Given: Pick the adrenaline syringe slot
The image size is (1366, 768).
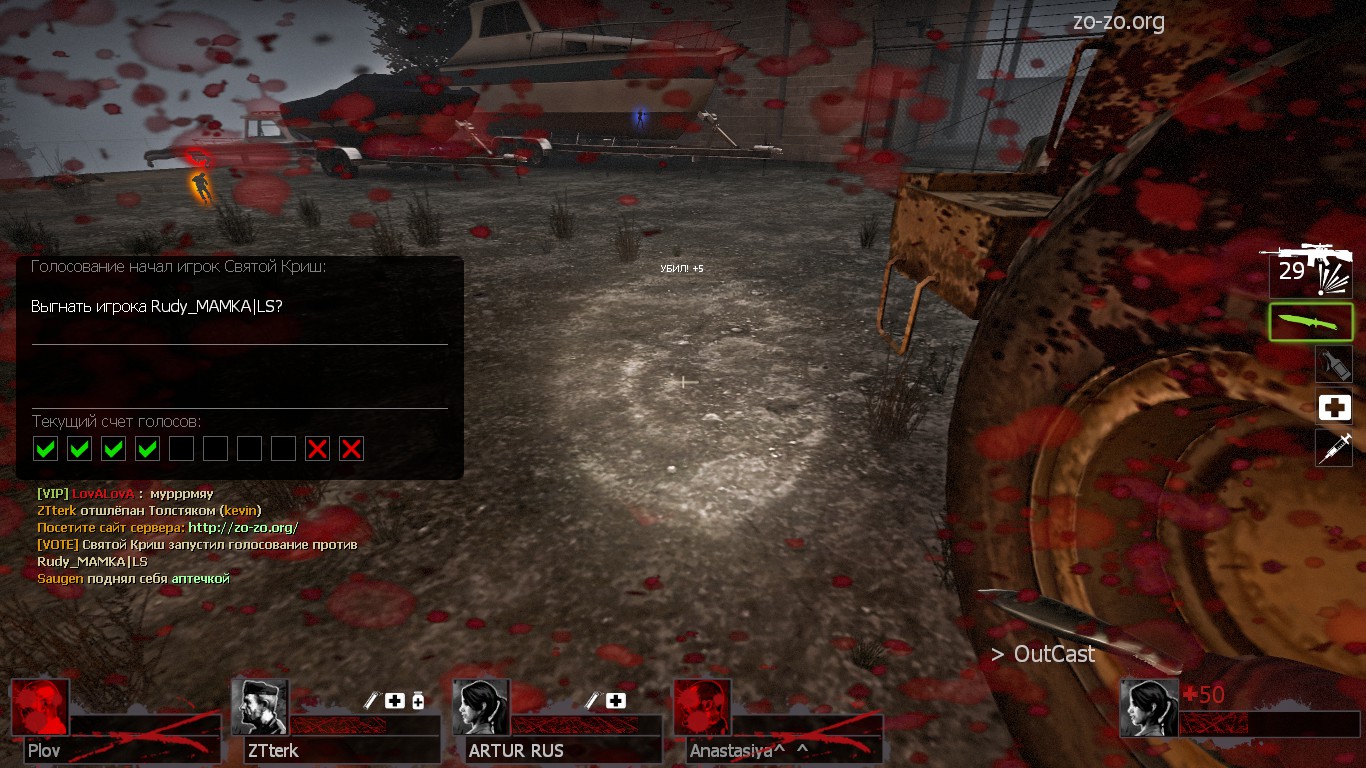Looking at the screenshot, I should pos(1334,448).
